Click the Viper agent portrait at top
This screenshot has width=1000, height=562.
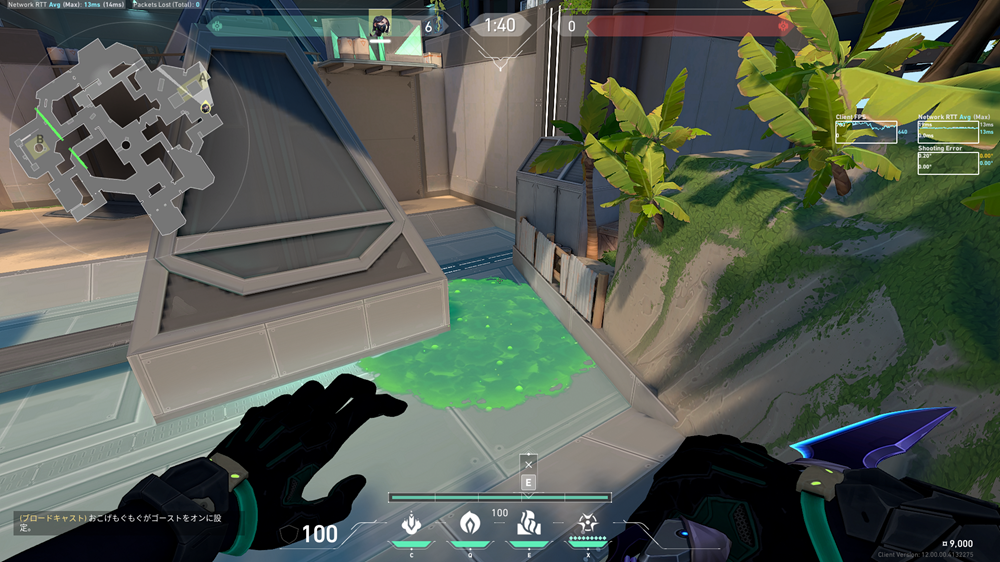tap(380, 24)
